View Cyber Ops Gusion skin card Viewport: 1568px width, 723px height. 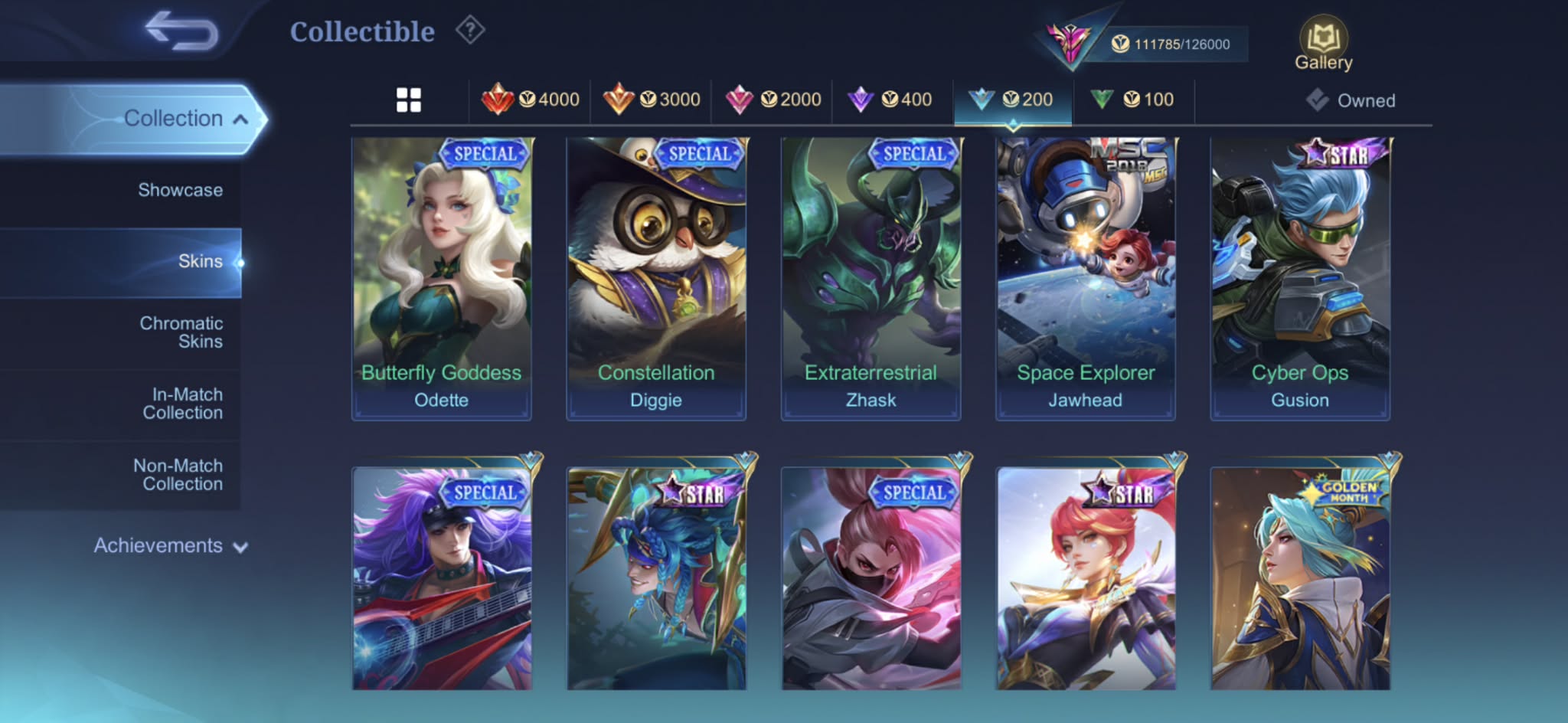1299,278
